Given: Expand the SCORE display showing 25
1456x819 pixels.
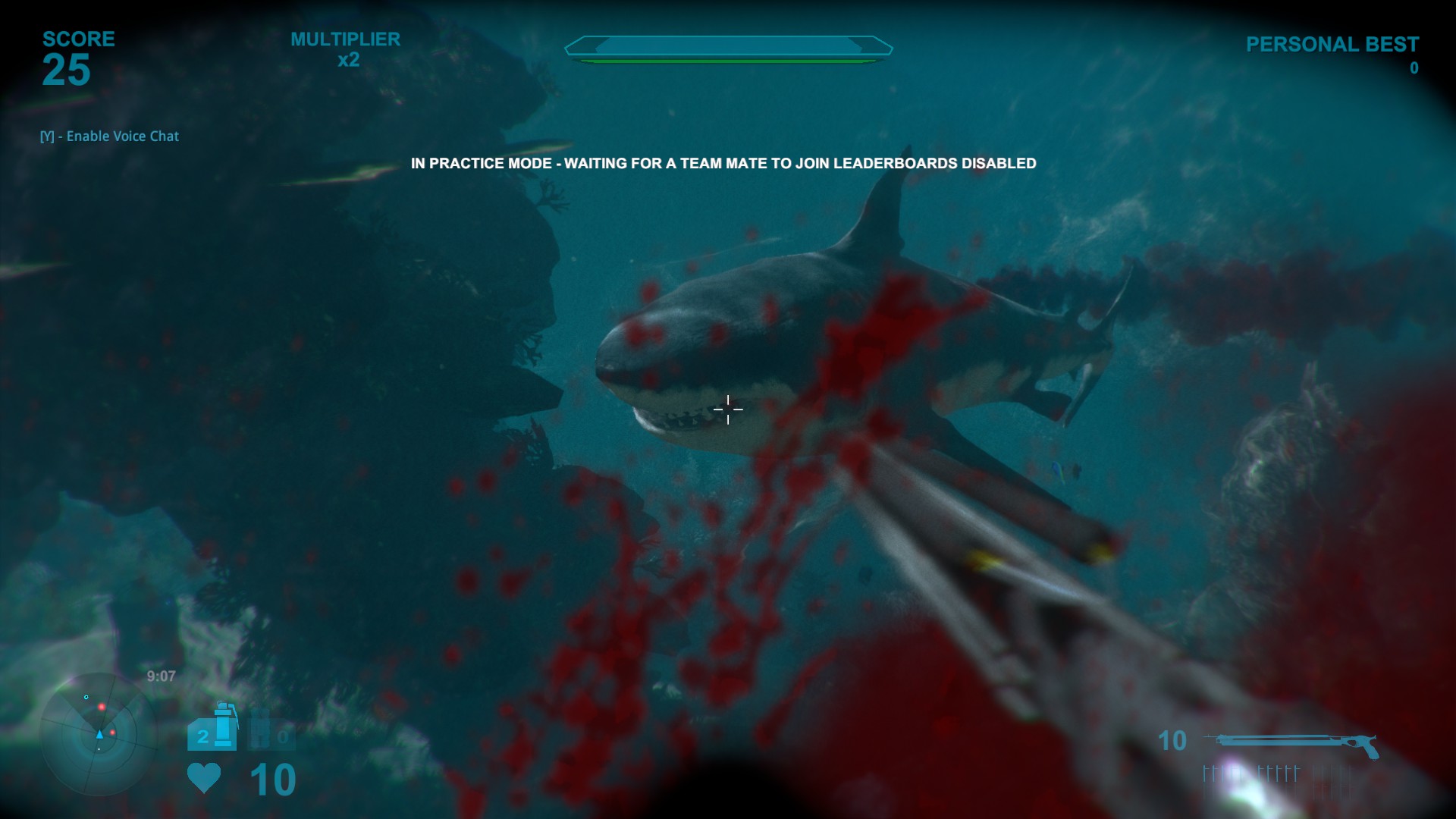Looking at the screenshot, I should 68,71.
